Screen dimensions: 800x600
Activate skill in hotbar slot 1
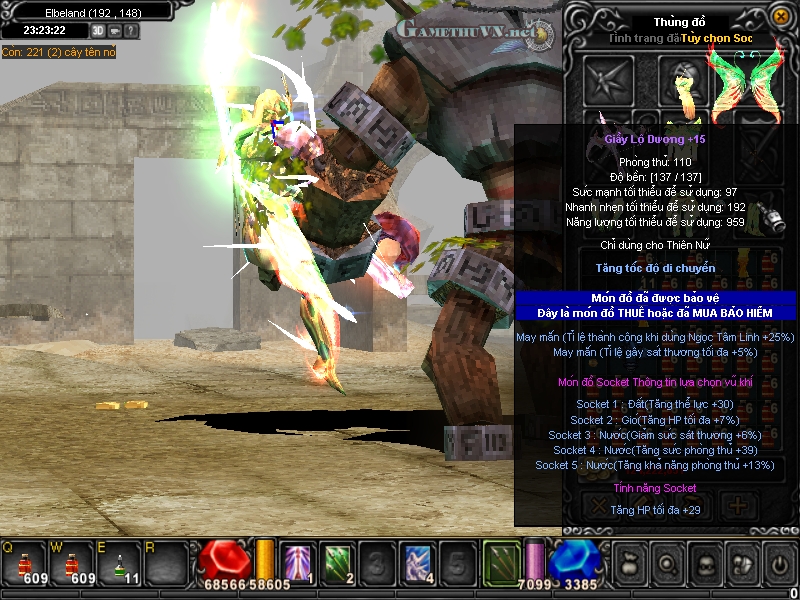tap(299, 563)
